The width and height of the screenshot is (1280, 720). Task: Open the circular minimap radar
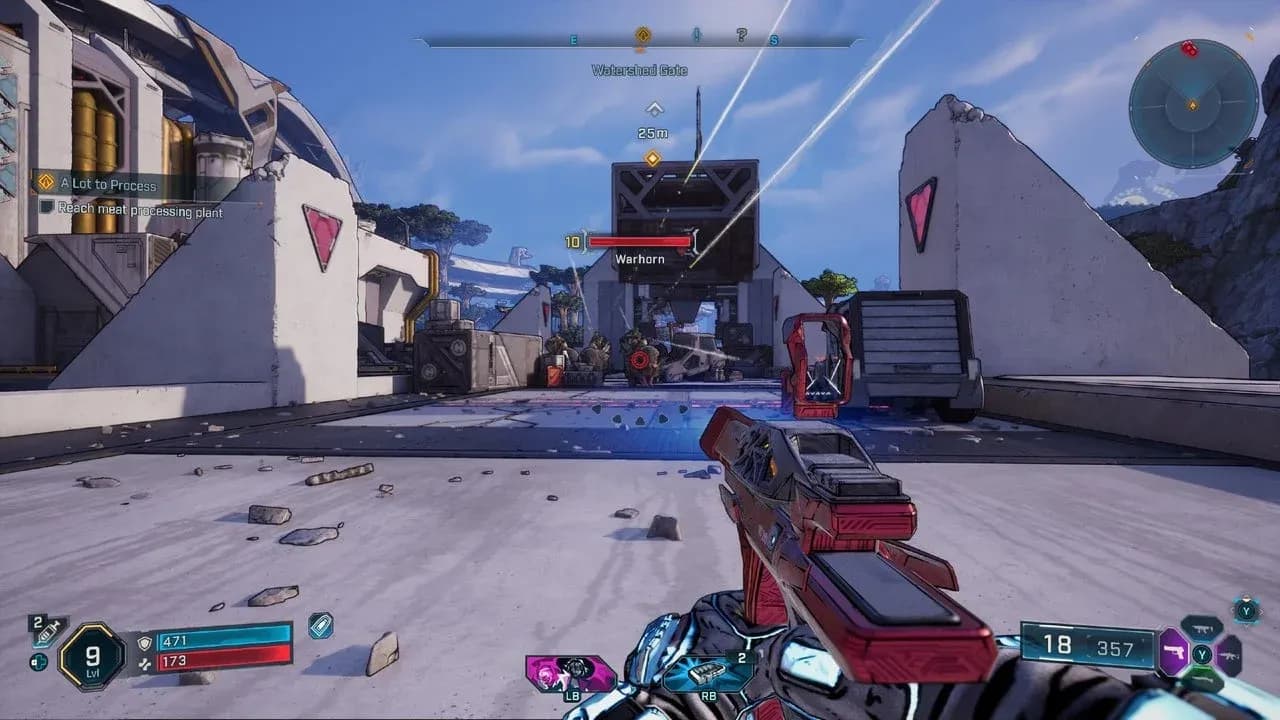coord(1193,103)
